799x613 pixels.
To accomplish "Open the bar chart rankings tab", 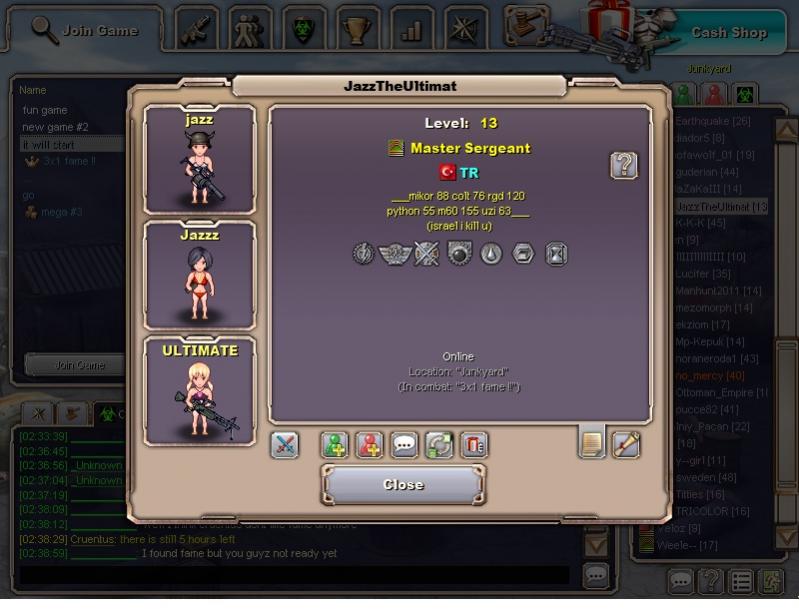I will 411,29.
